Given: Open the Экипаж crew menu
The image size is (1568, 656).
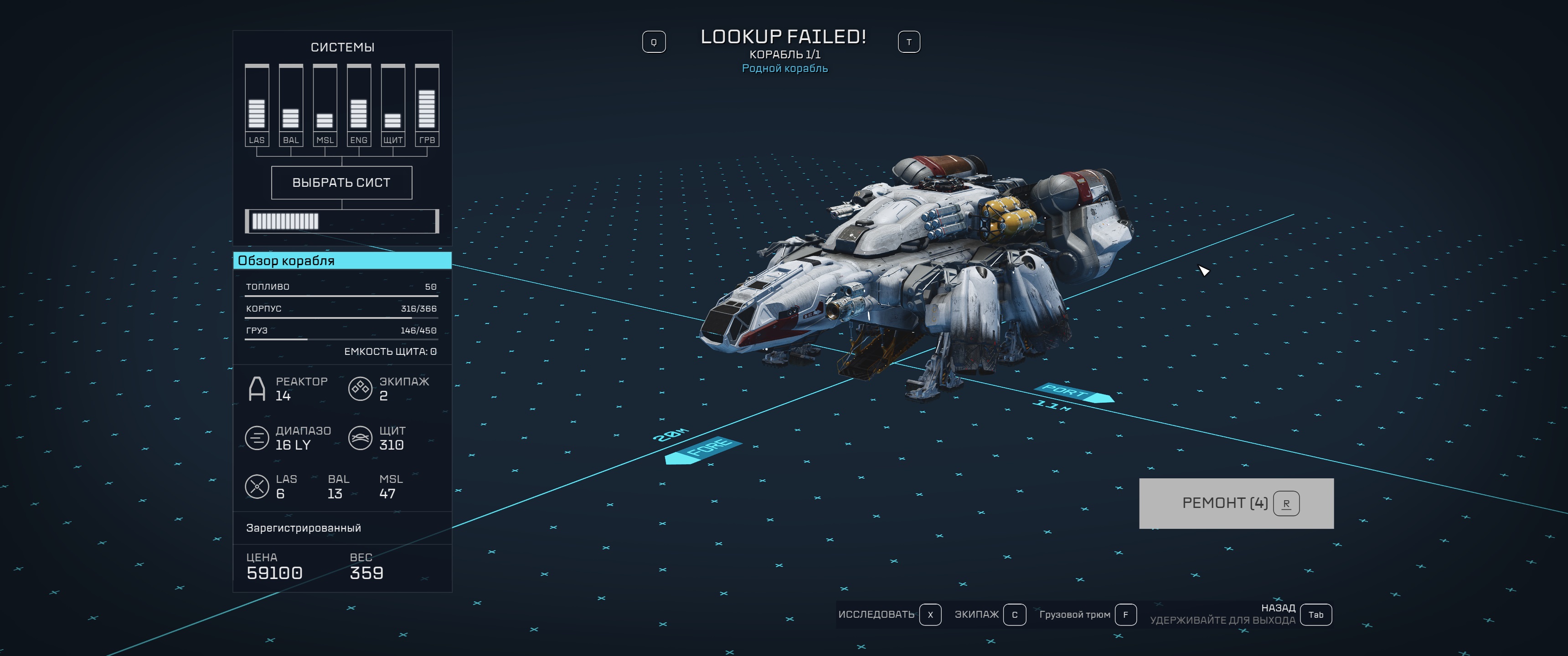Looking at the screenshot, I should (x=990, y=615).
